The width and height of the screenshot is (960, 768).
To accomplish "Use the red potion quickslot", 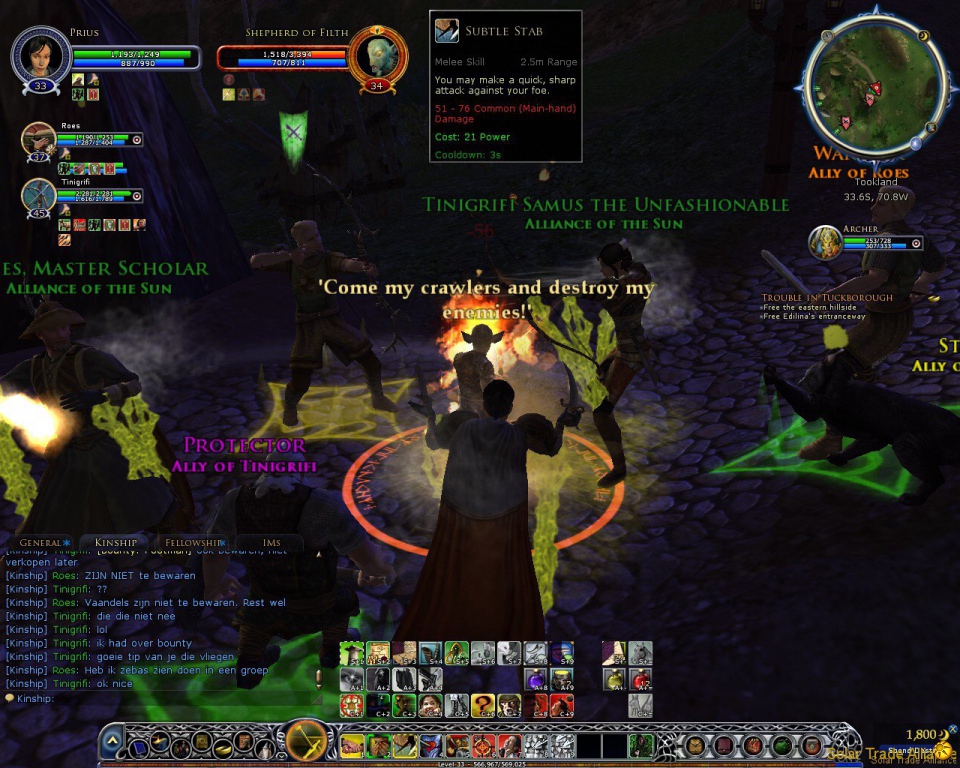I will pyautogui.click(x=641, y=680).
